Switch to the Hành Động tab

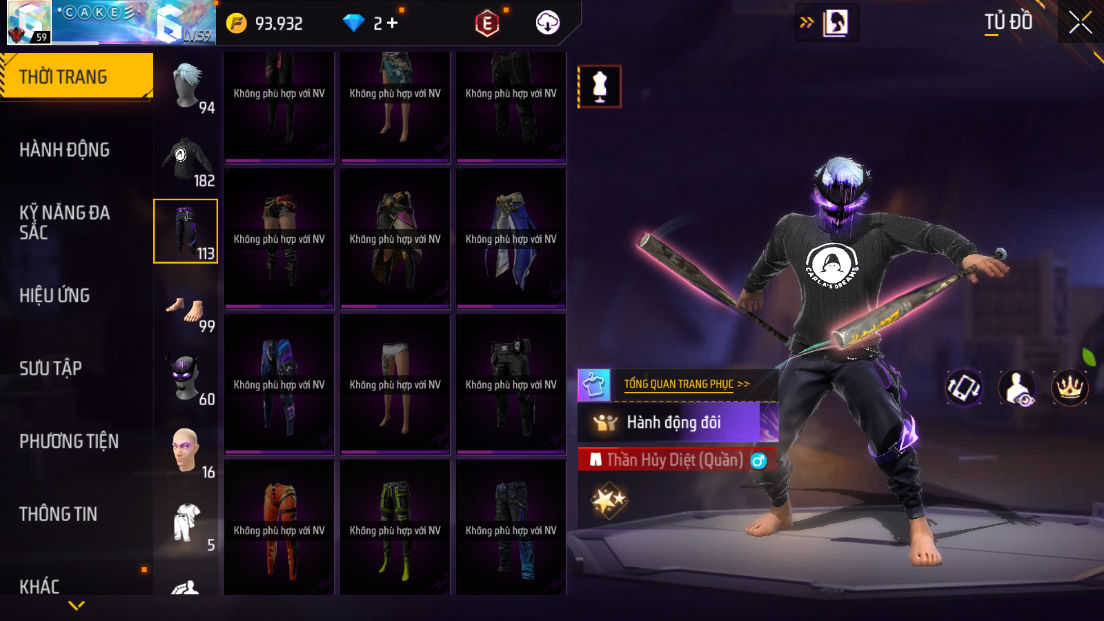pos(65,150)
